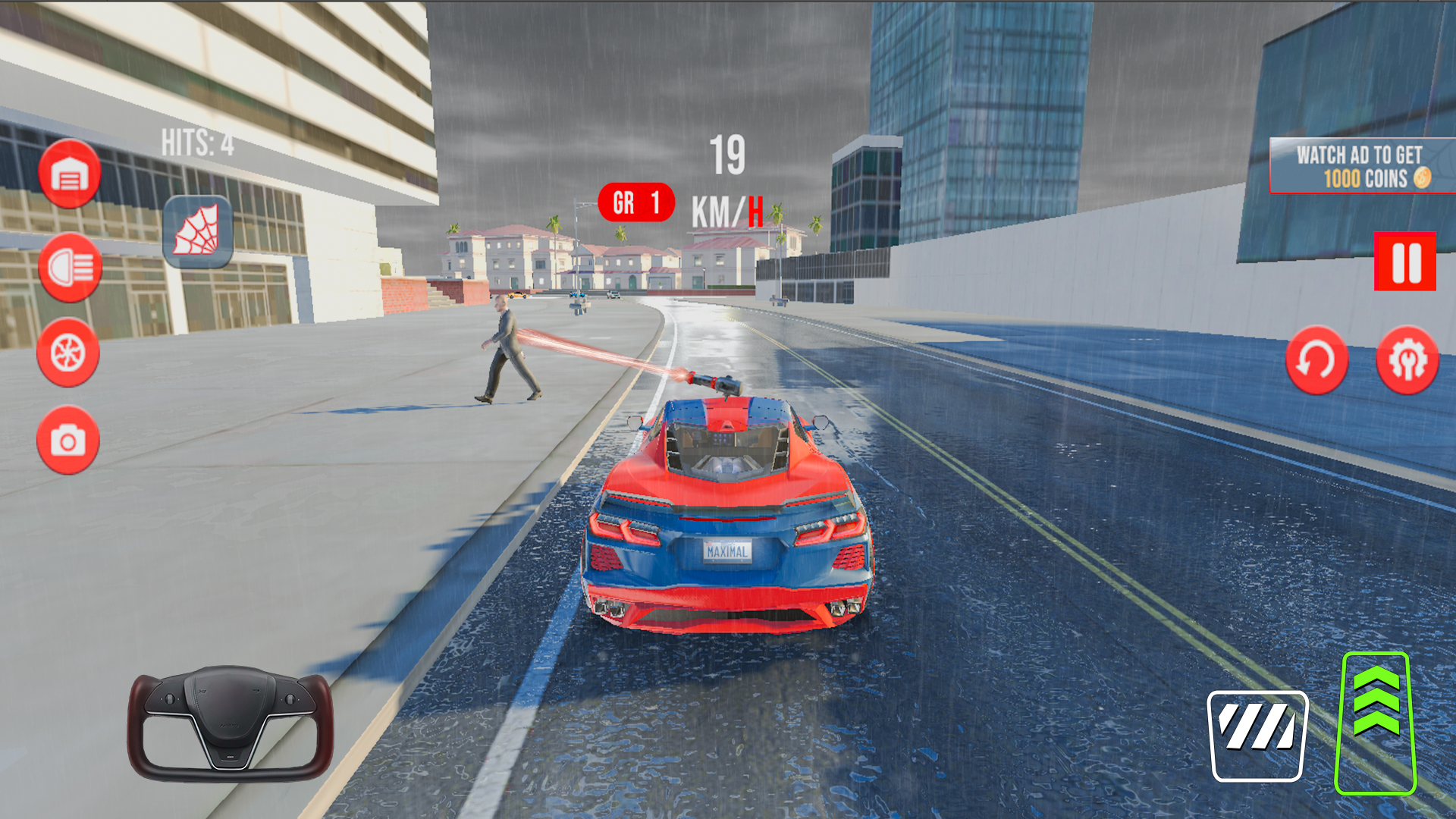Check the GR 1 gear indicator
Image resolution: width=1456 pixels, height=819 pixels.
[x=638, y=202]
